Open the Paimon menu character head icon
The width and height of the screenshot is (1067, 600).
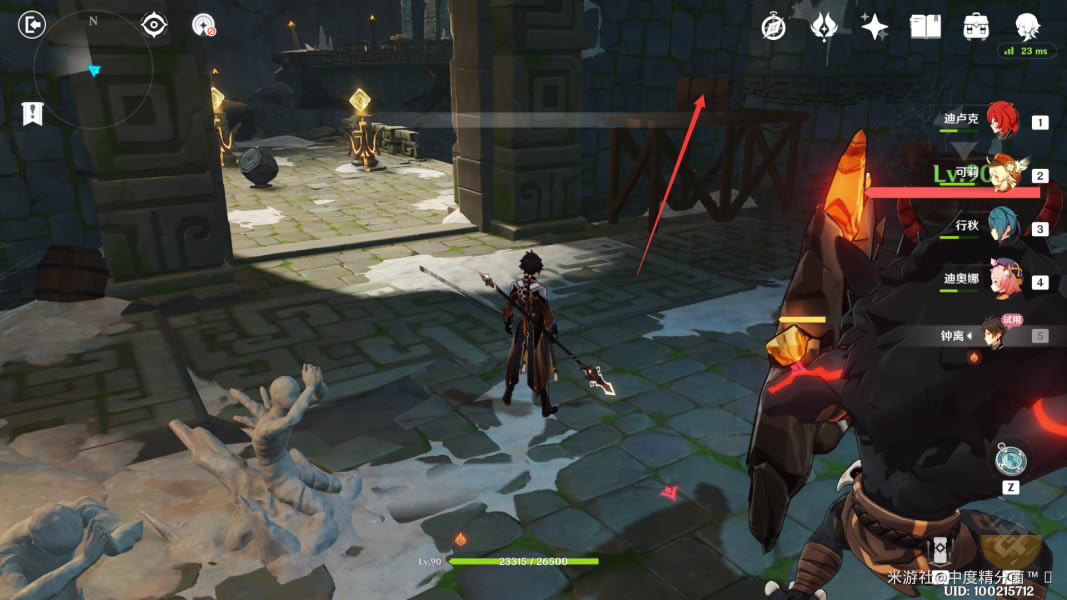pyautogui.click(x=1027, y=27)
